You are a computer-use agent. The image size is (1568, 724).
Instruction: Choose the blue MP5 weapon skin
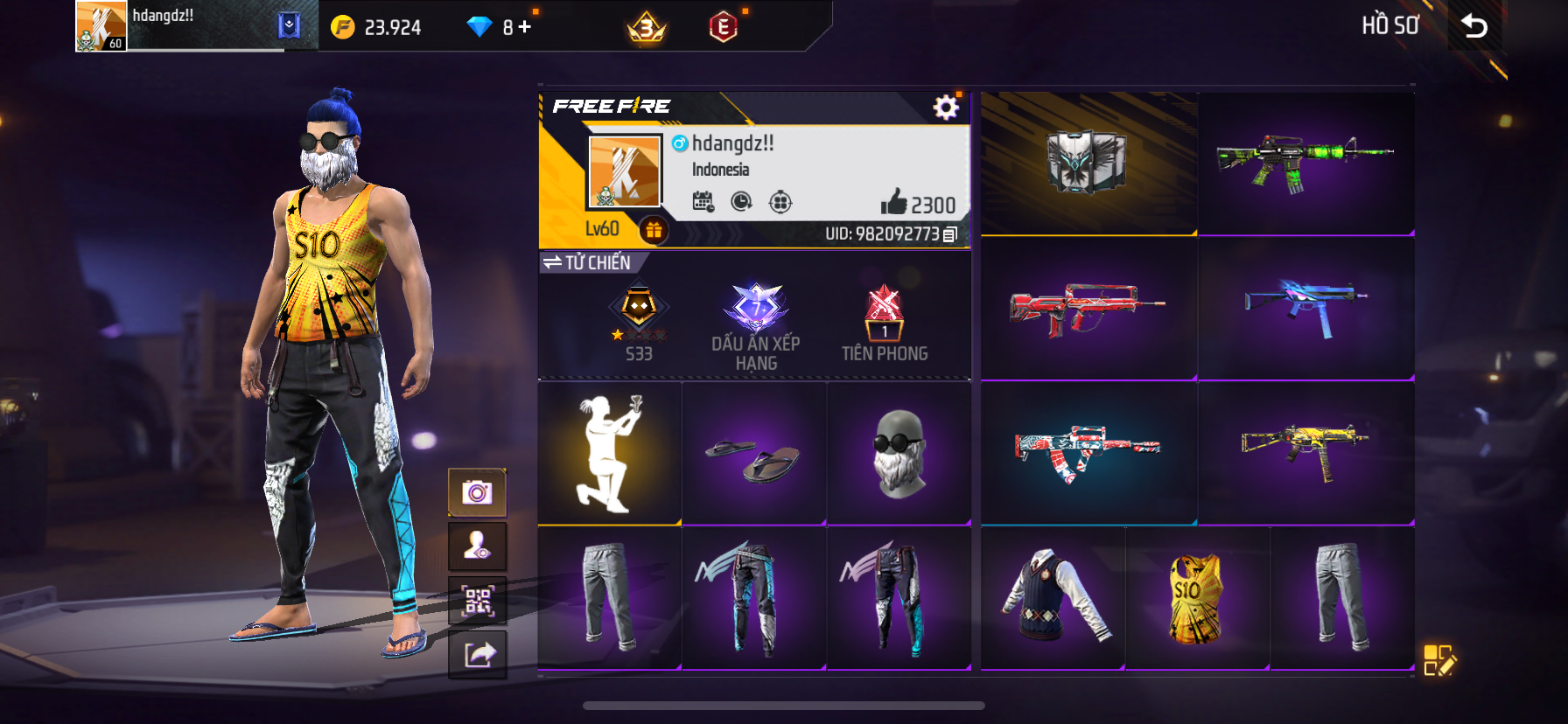click(1305, 308)
